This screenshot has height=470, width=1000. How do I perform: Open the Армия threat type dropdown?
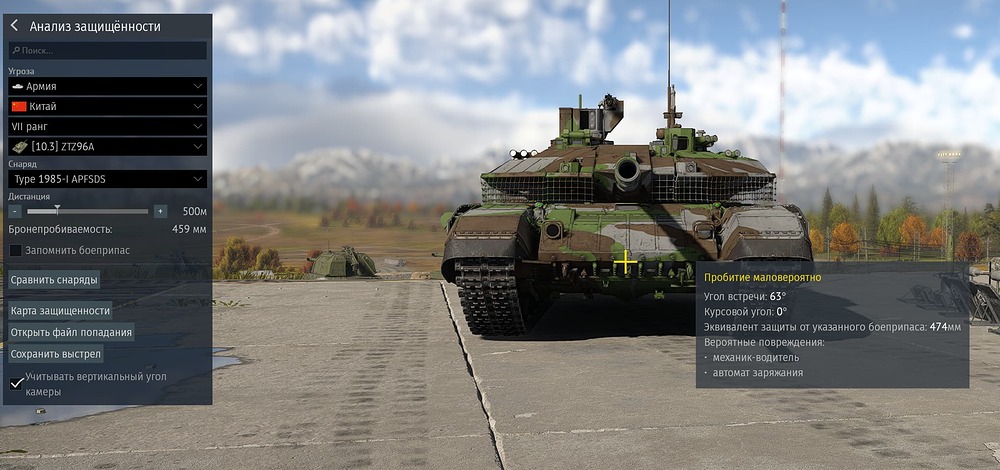108,87
